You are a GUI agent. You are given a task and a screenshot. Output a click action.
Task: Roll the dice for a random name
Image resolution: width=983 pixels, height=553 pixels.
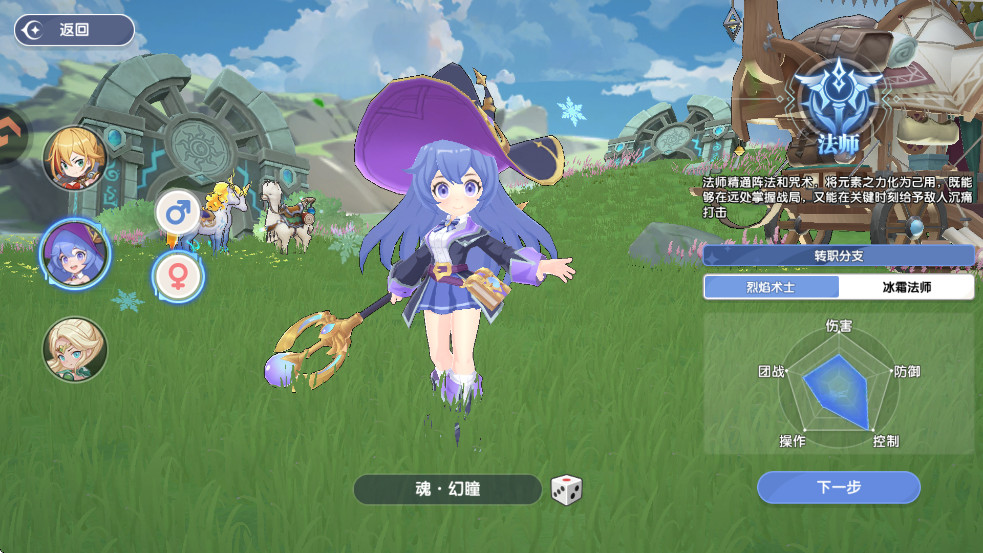click(x=566, y=489)
